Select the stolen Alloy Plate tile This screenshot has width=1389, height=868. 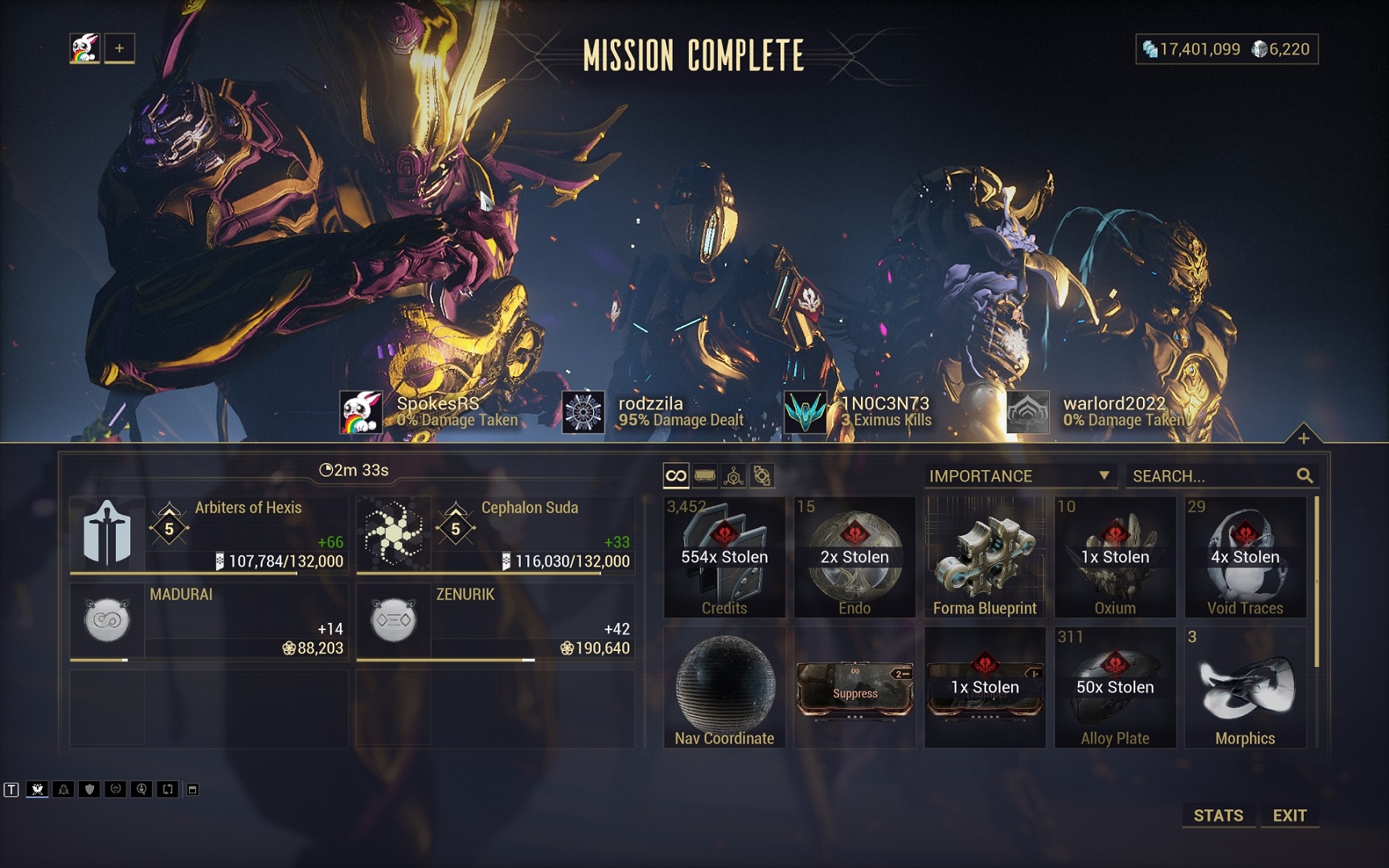[x=1115, y=687]
